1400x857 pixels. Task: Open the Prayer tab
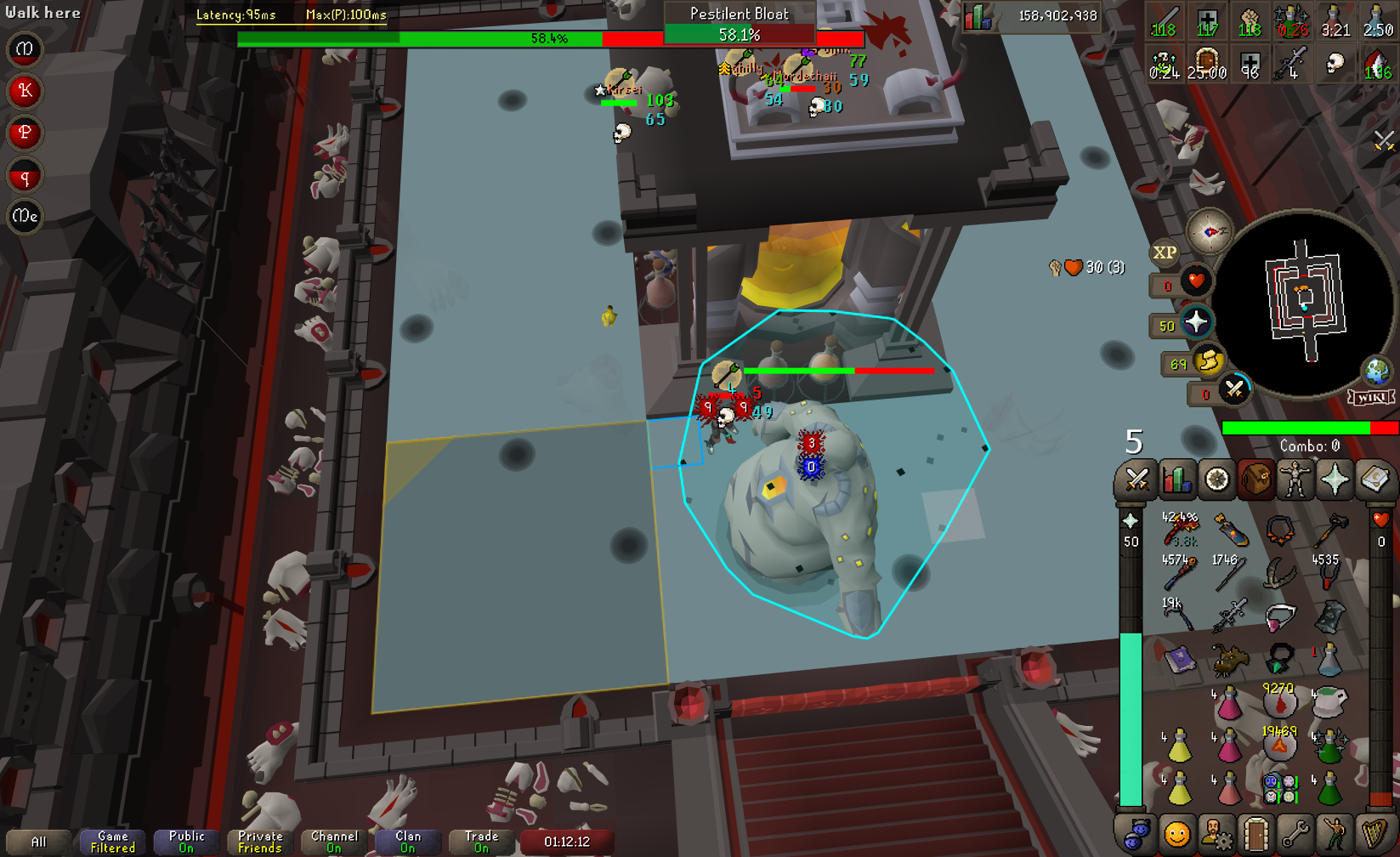1335,480
